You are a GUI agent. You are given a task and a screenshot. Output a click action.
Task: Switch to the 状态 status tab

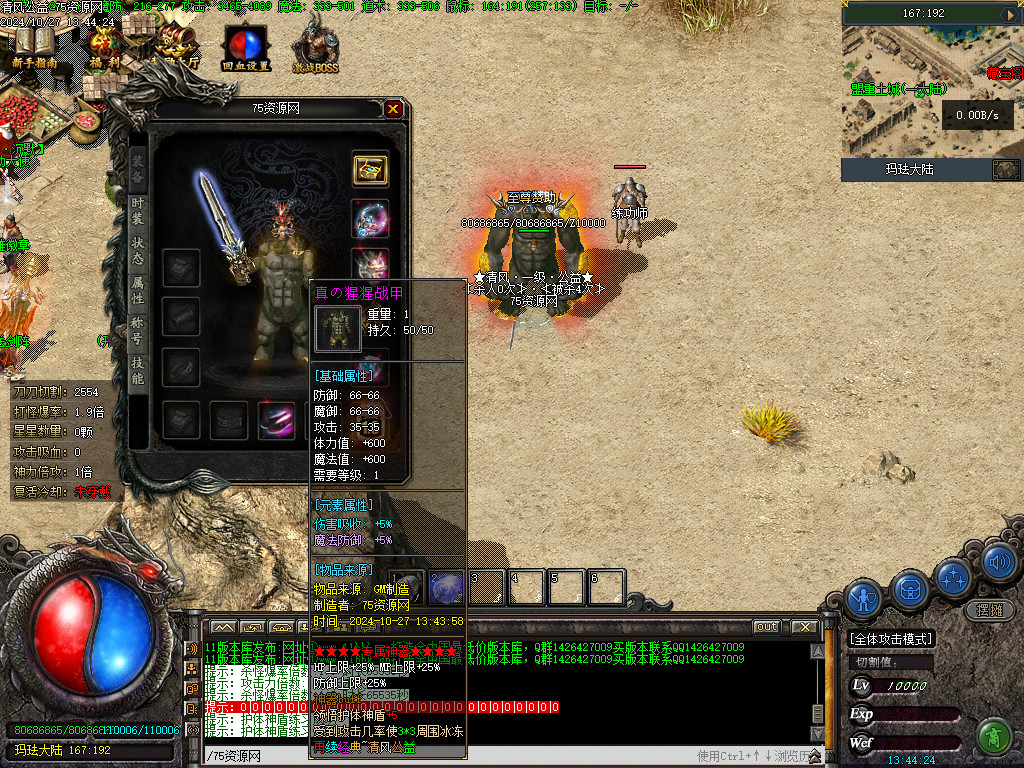(x=138, y=250)
